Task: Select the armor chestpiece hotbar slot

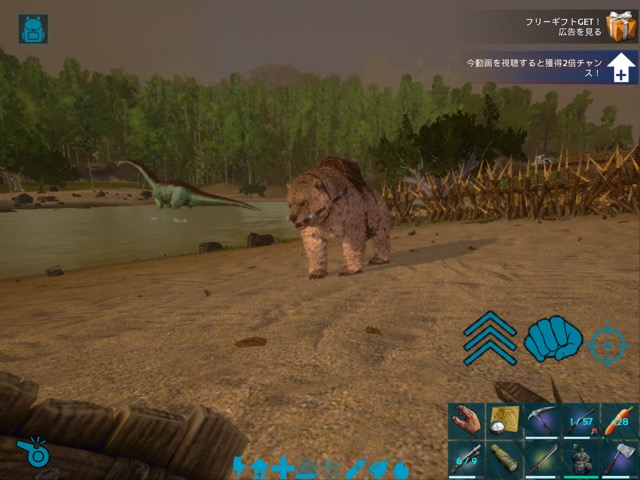Action: tap(580, 459)
